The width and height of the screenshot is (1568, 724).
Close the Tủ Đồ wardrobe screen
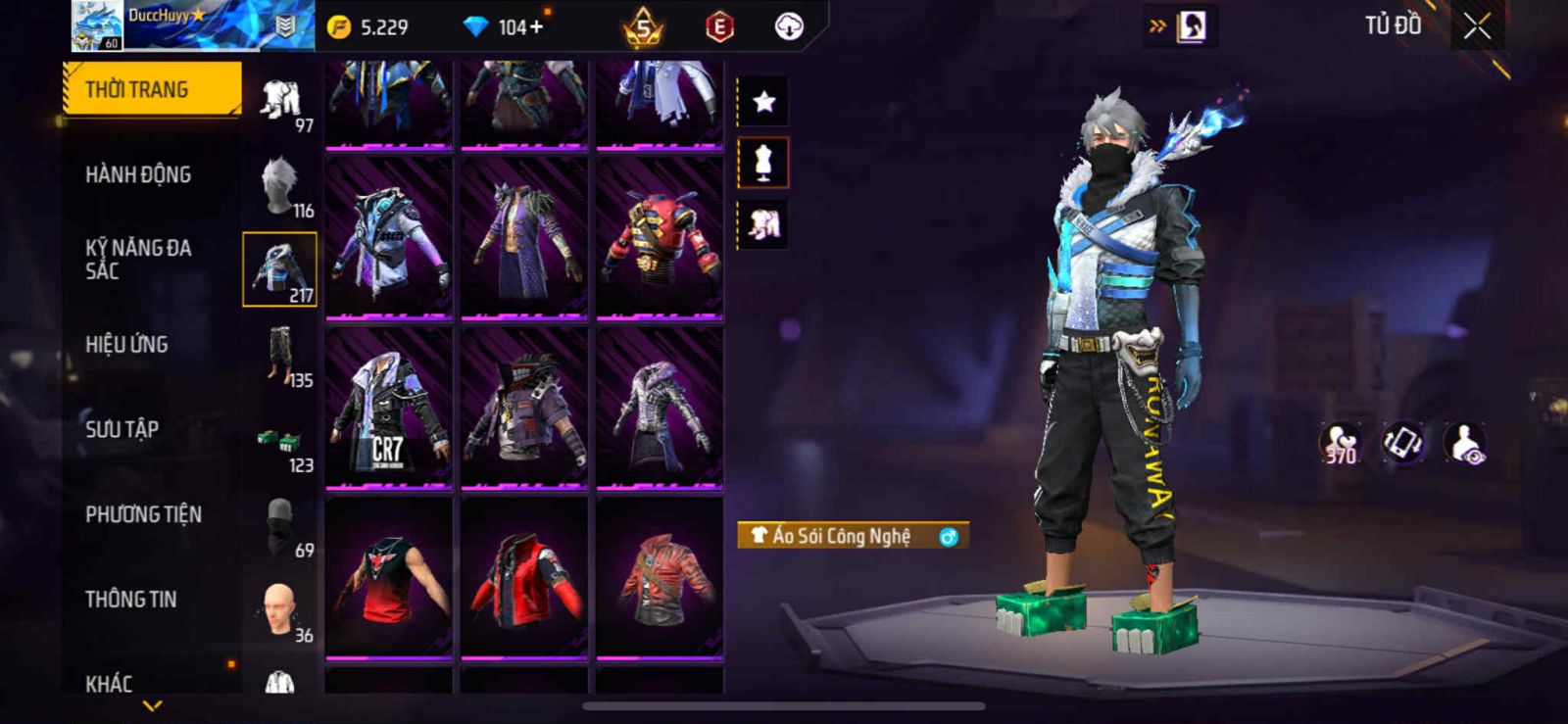[1477, 26]
